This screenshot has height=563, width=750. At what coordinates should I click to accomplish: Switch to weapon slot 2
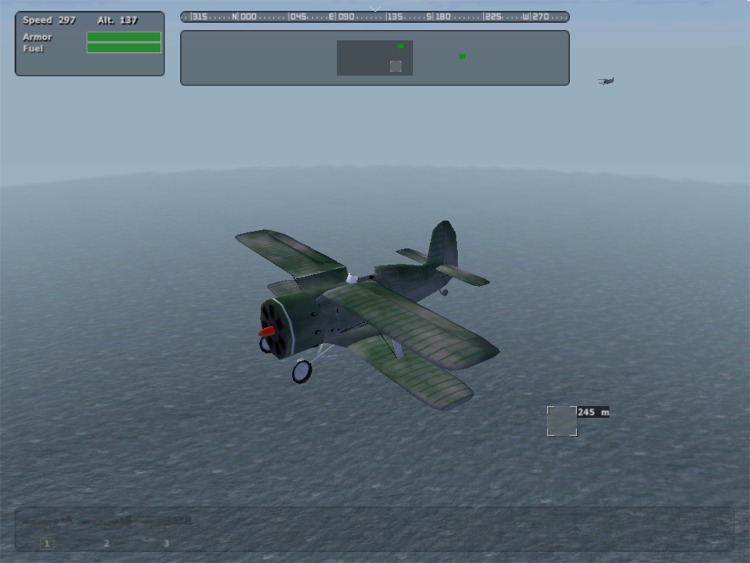pos(107,543)
